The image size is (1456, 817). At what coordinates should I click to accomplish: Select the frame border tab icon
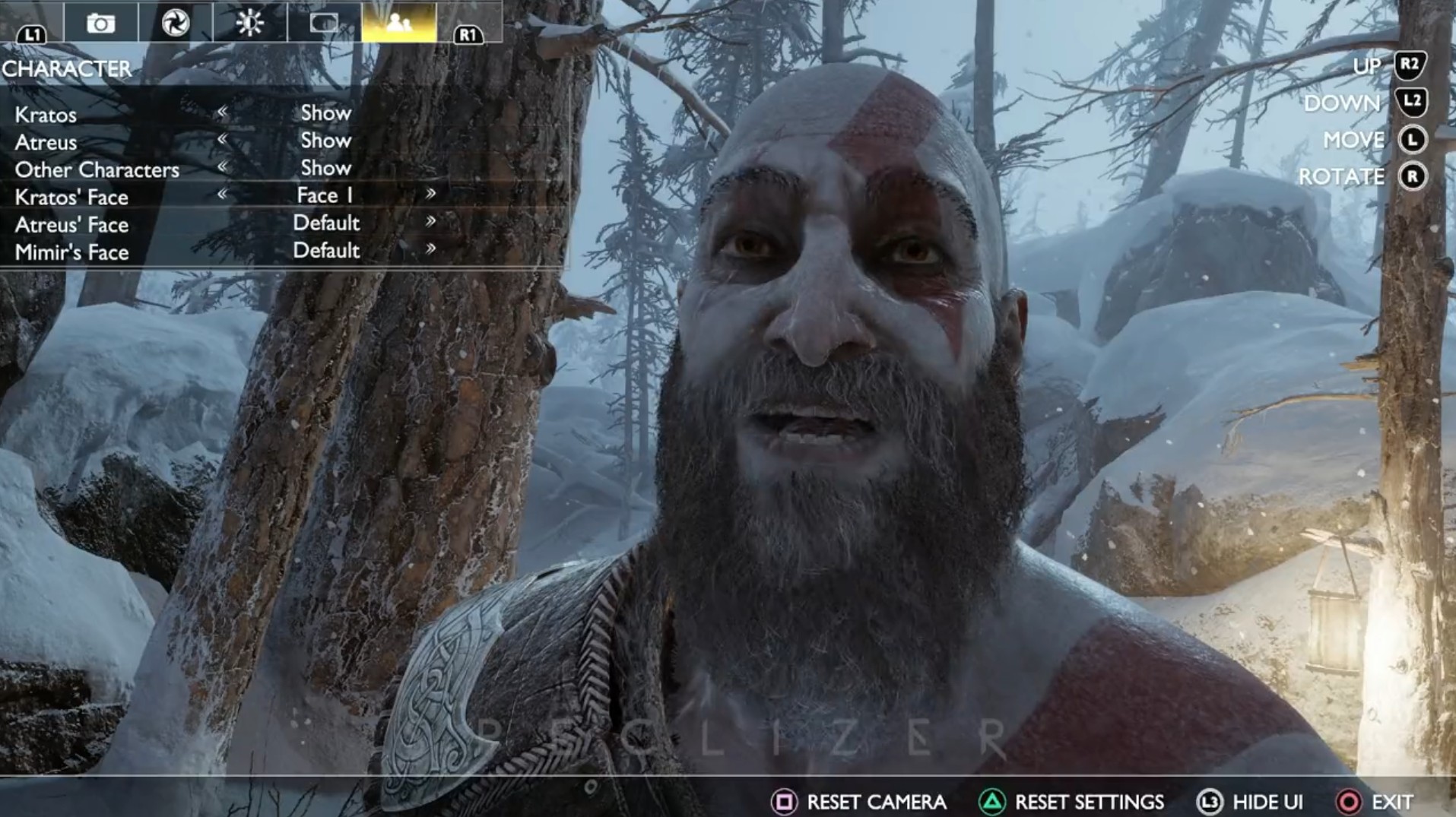pos(323,23)
